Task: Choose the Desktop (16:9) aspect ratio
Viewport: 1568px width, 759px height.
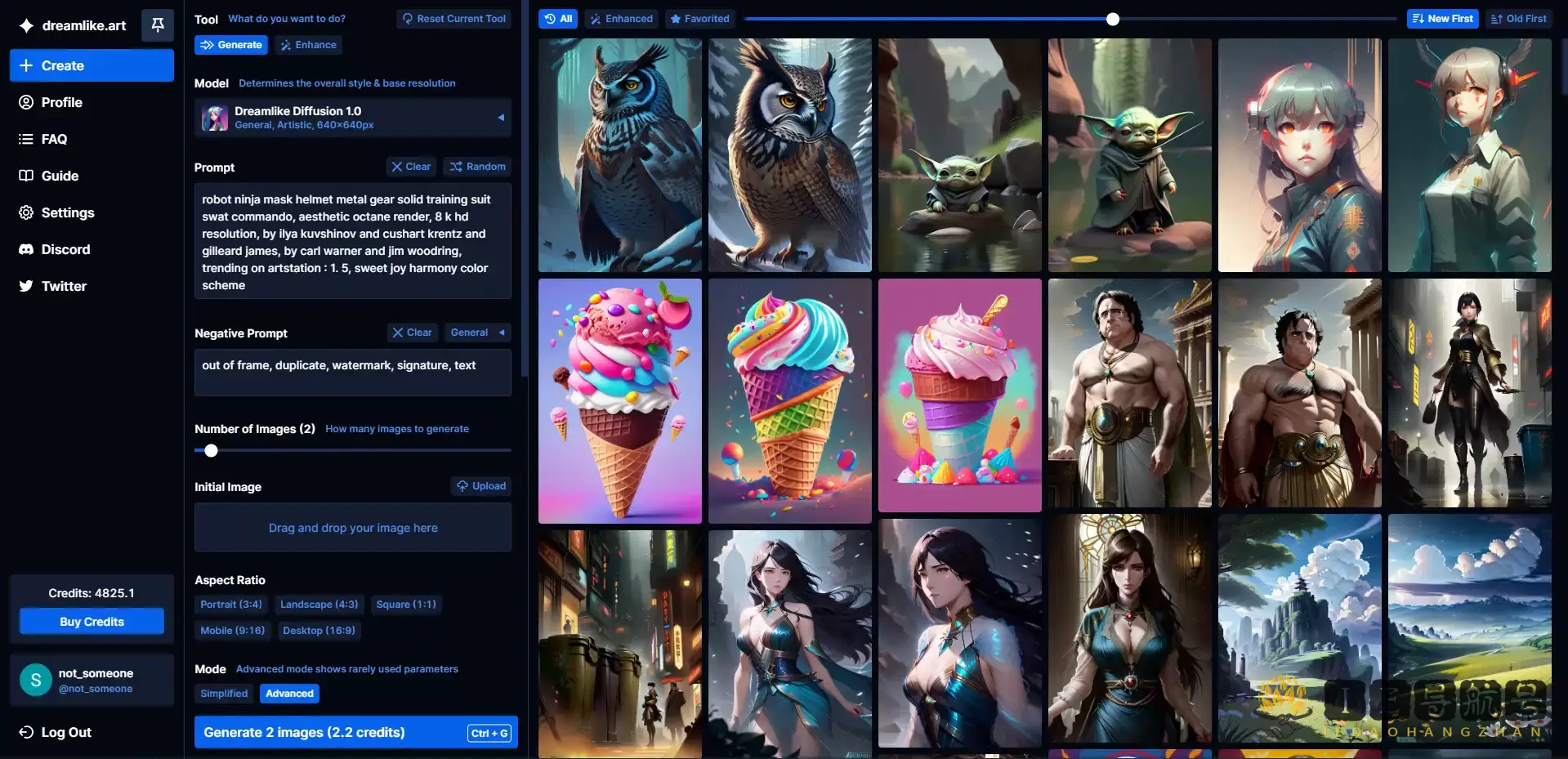Action: point(319,631)
